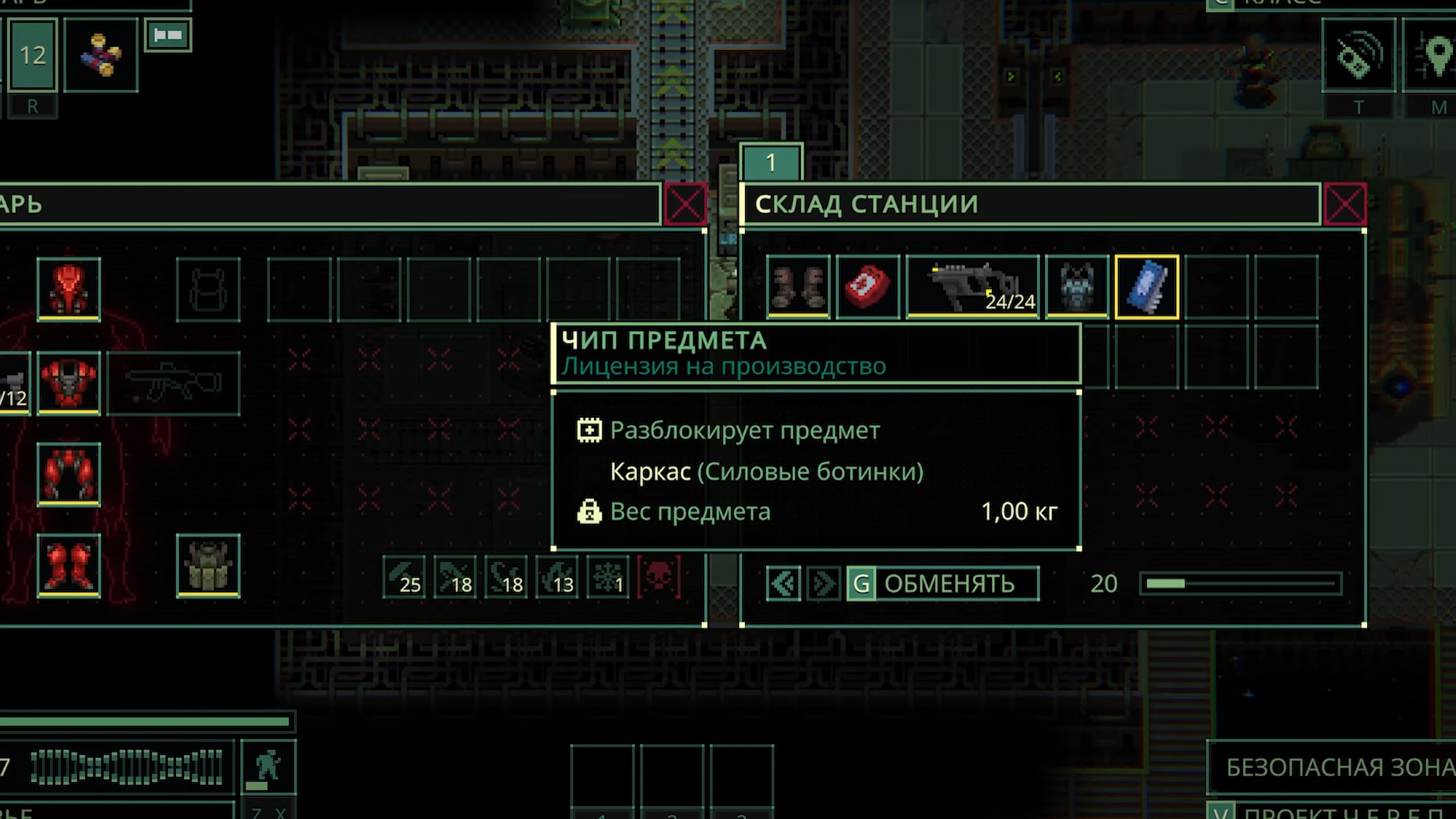
Task: Select the equipped red helmet slot
Action: click(x=69, y=289)
